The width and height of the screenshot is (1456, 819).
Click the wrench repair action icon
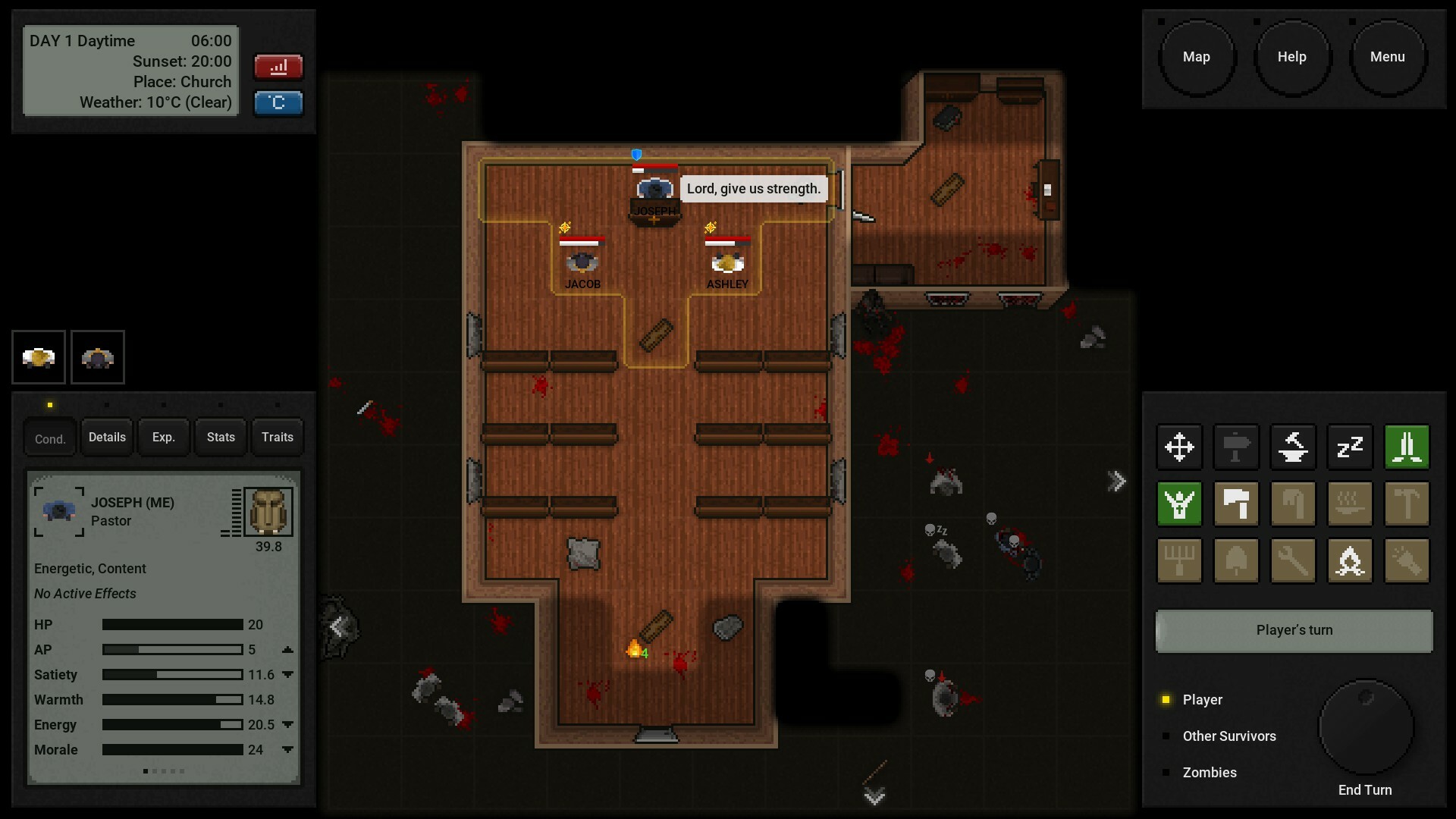[1292, 561]
